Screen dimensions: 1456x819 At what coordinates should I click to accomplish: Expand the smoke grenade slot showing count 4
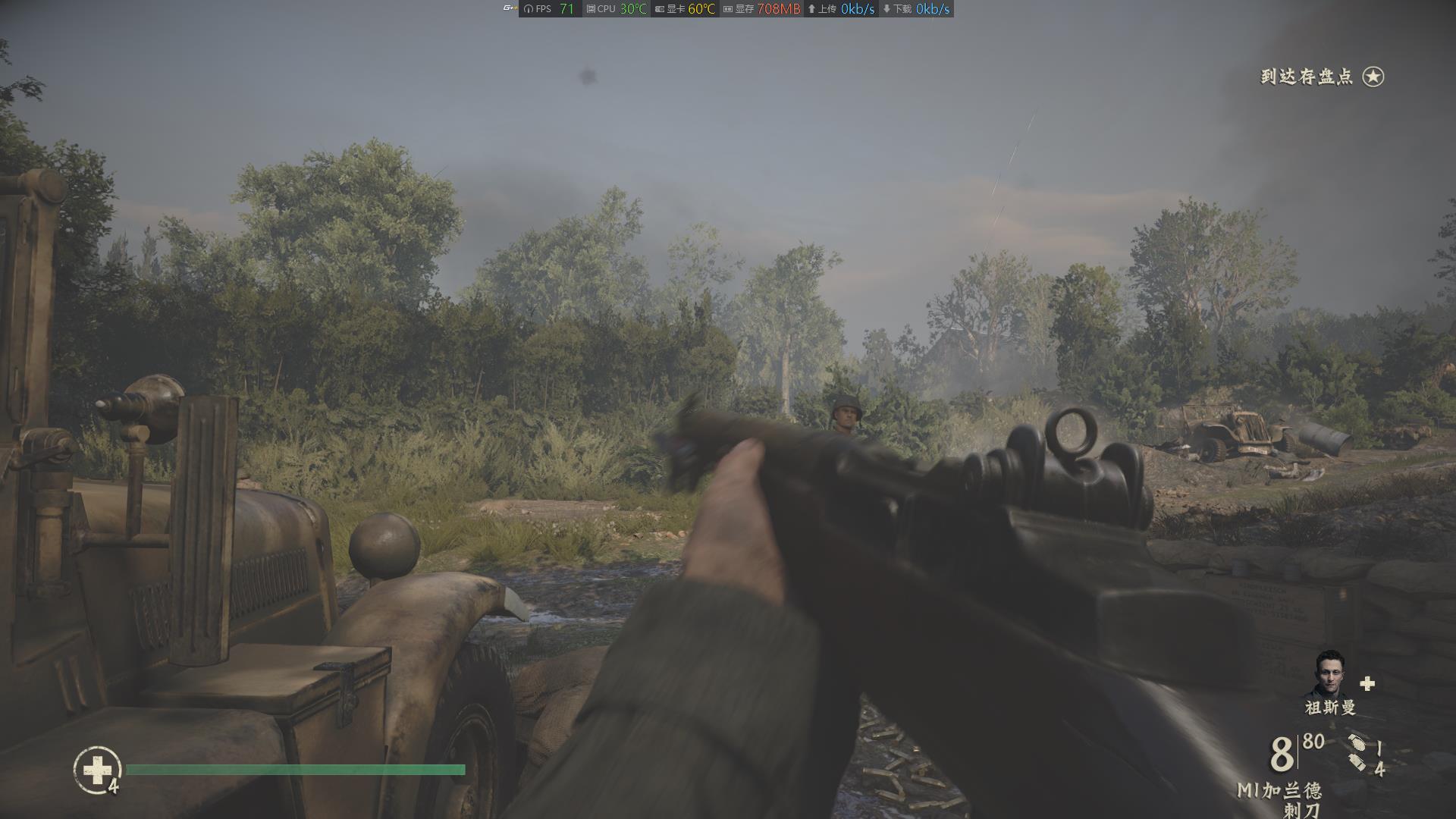coord(1357,761)
